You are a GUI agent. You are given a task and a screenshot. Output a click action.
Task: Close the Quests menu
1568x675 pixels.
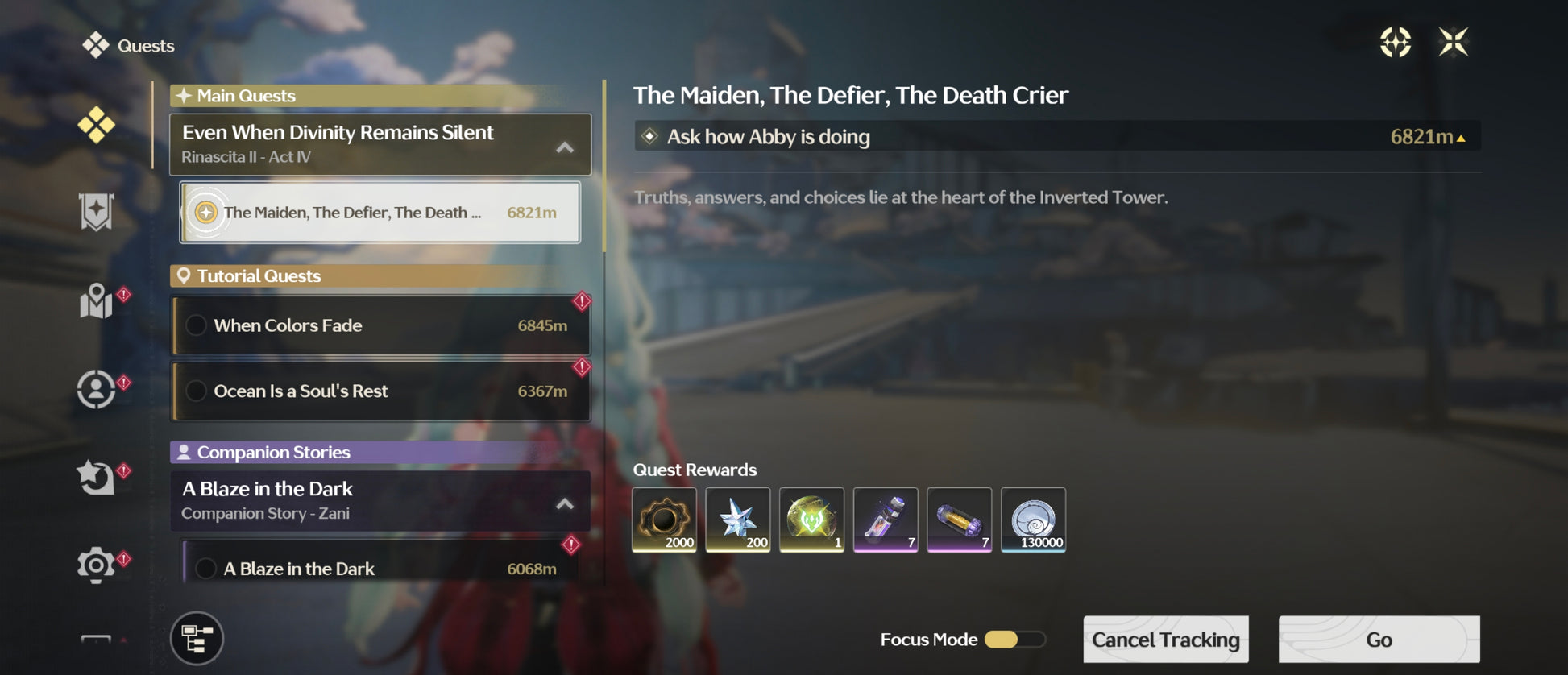pos(1453,42)
